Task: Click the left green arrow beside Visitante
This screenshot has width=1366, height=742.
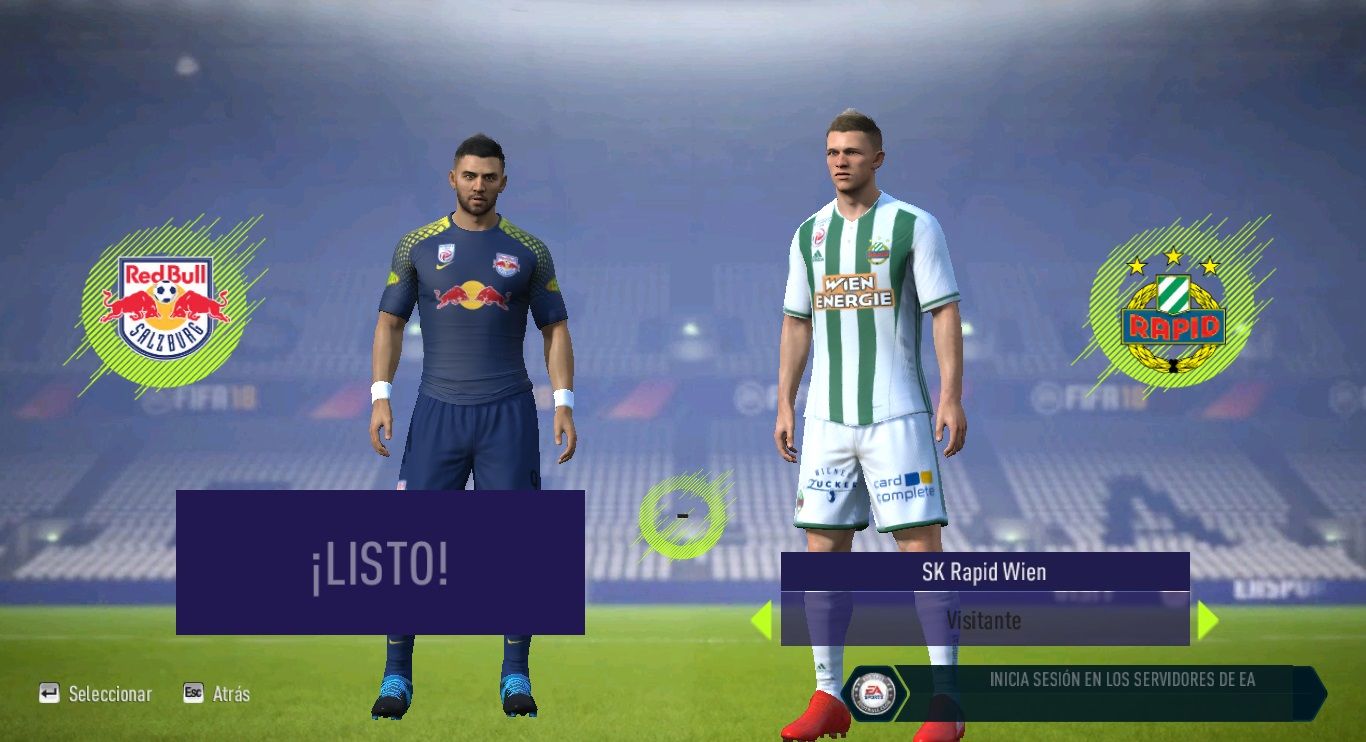Action: coord(762,620)
